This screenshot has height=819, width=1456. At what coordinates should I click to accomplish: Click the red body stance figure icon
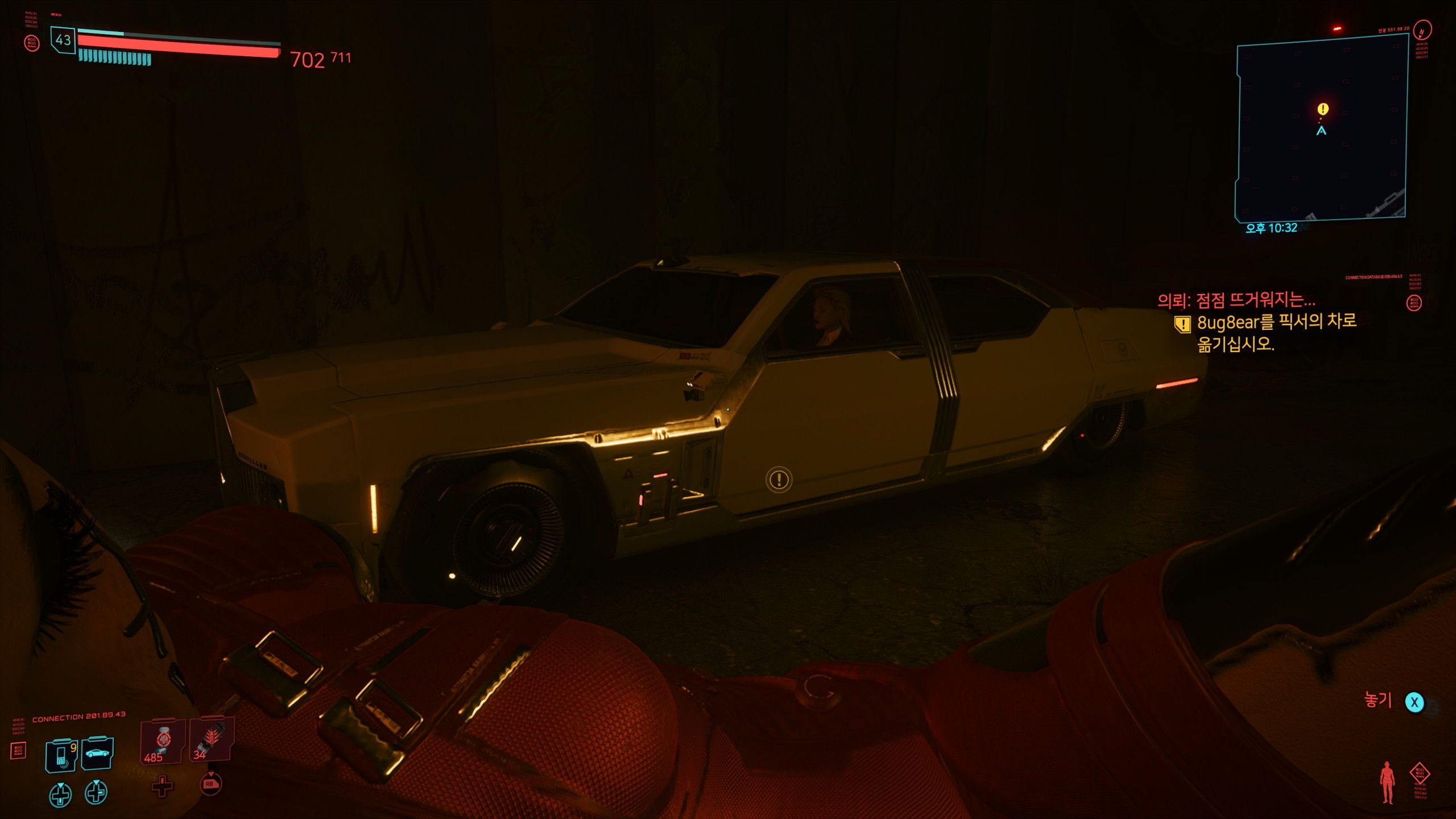click(1387, 782)
